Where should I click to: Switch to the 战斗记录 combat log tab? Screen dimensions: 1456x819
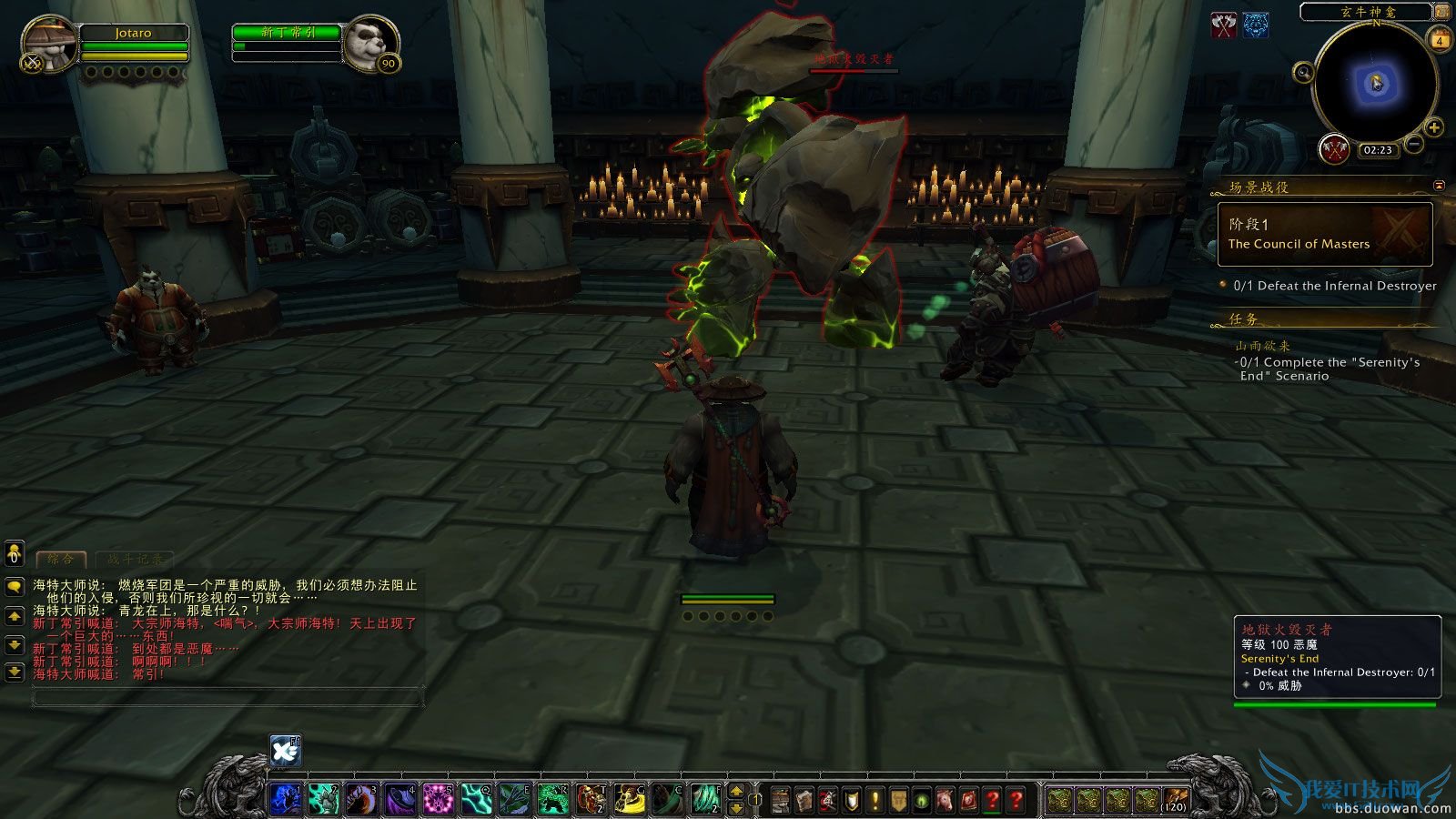point(136,561)
